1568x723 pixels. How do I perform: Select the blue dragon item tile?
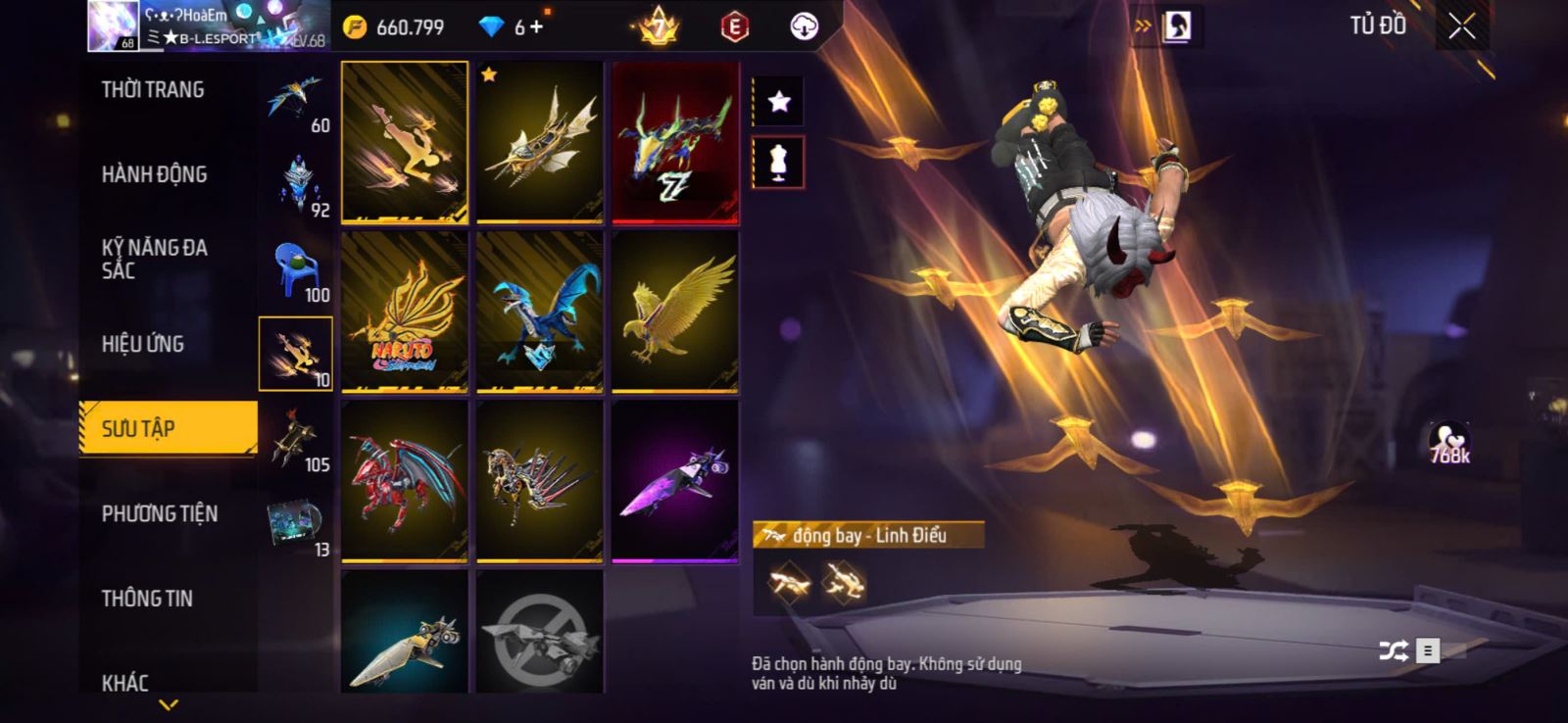pos(539,312)
